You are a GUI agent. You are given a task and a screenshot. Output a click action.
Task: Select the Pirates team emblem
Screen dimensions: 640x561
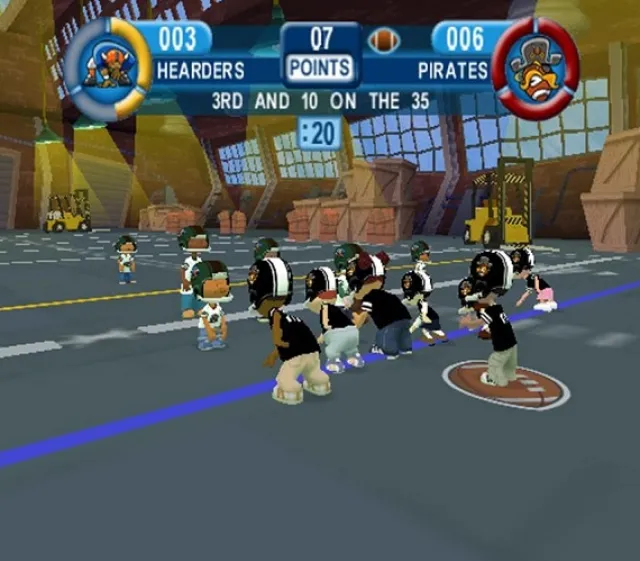[x=535, y=67]
